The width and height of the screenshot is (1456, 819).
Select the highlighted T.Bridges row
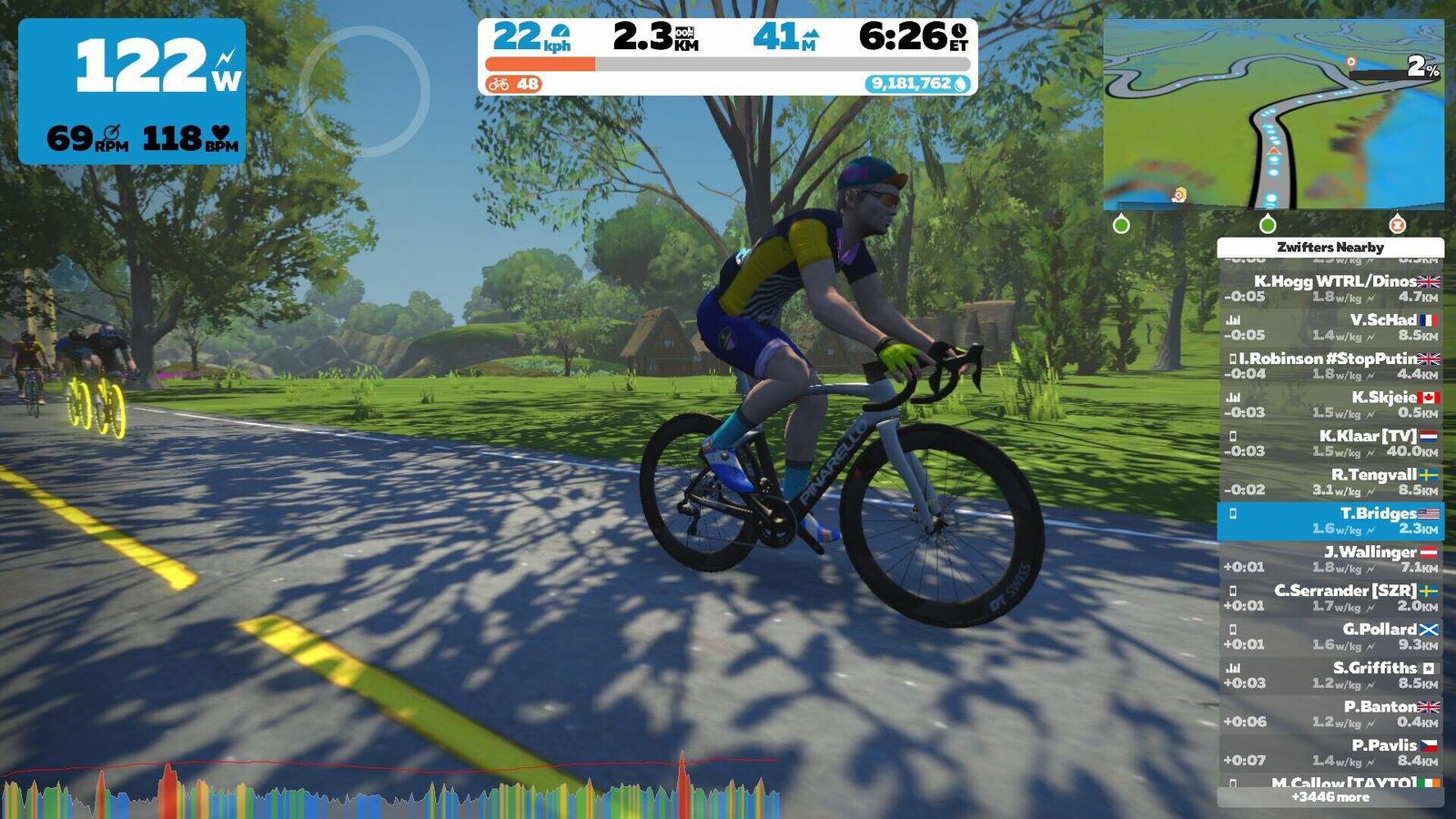[x=1330, y=521]
